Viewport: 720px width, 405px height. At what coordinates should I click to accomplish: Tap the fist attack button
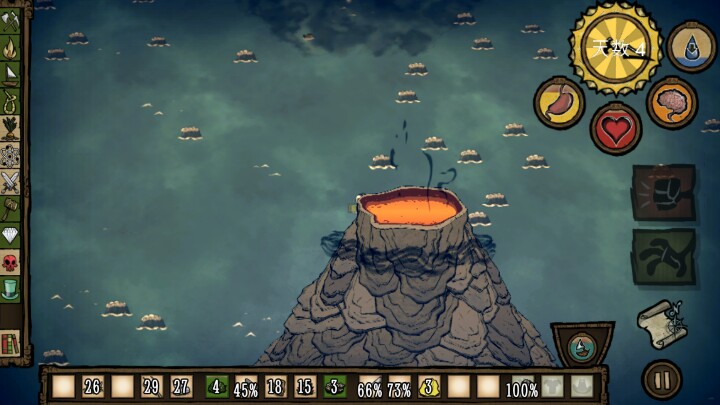[663, 192]
